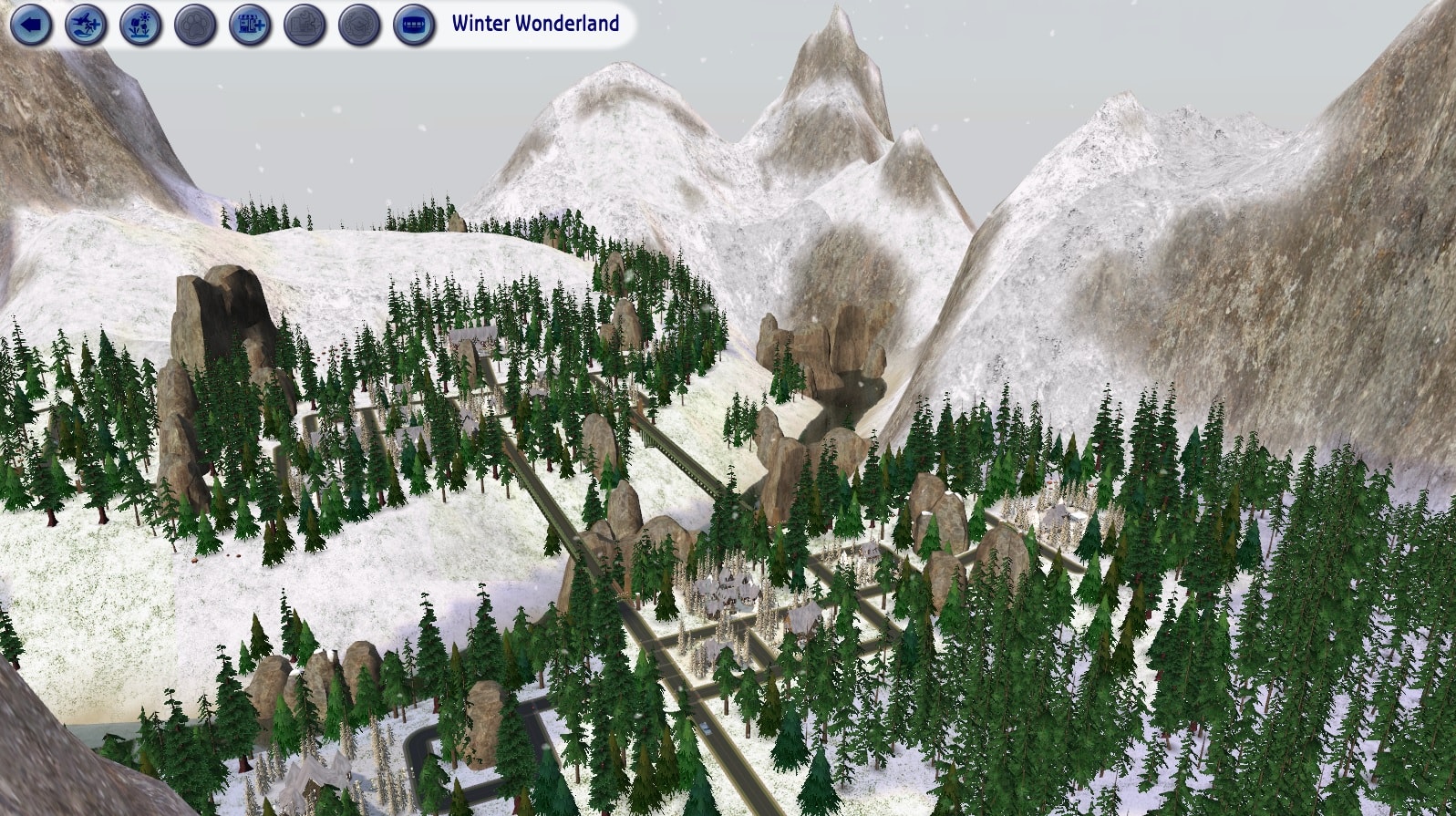The image size is (1456, 816).
Task: Click the greyed-out paw print button
Action: click(x=195, y=25)
